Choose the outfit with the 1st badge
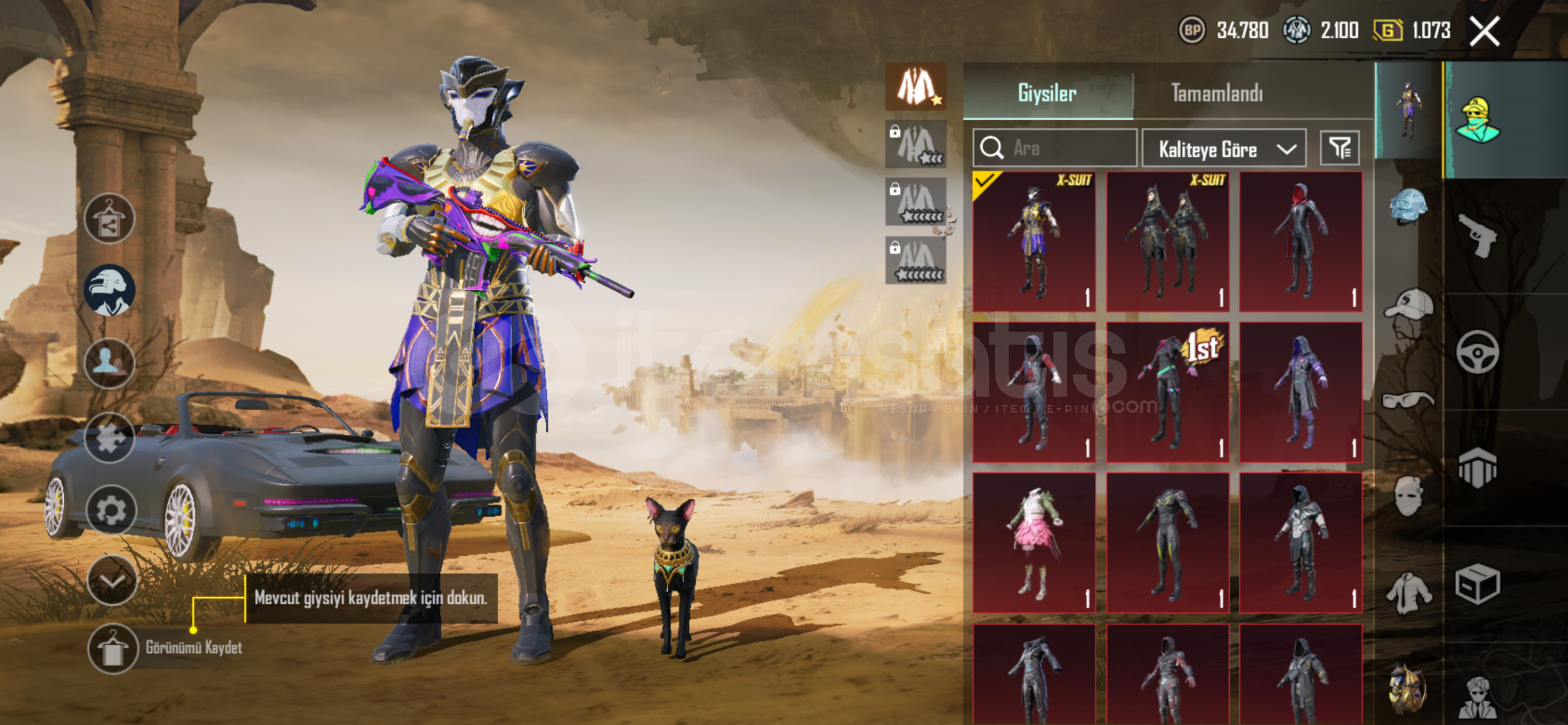This screenshot has width=1568, height=725. point(1167,392)
